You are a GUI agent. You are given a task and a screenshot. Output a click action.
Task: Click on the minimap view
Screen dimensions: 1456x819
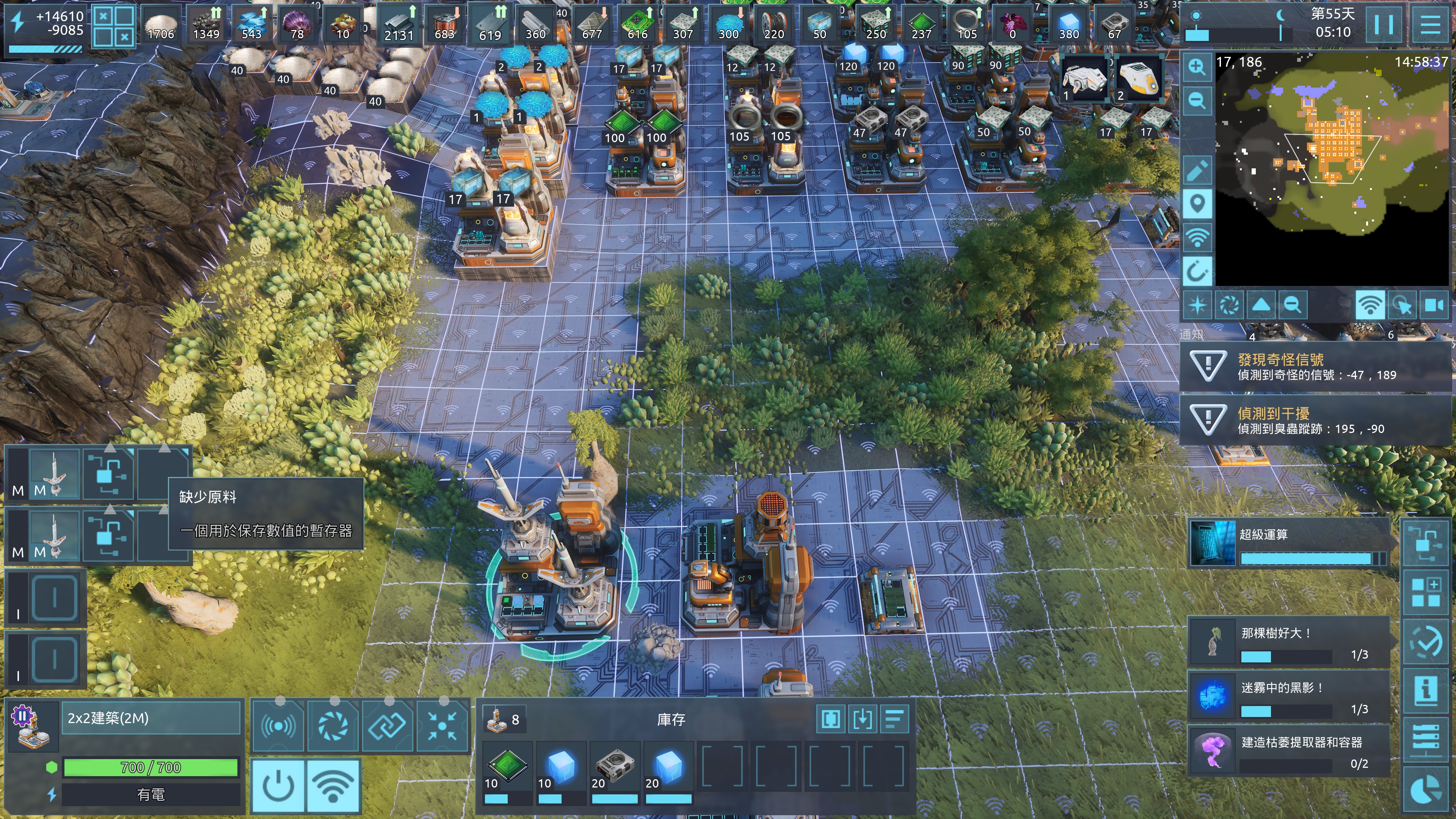[1334, 169]
